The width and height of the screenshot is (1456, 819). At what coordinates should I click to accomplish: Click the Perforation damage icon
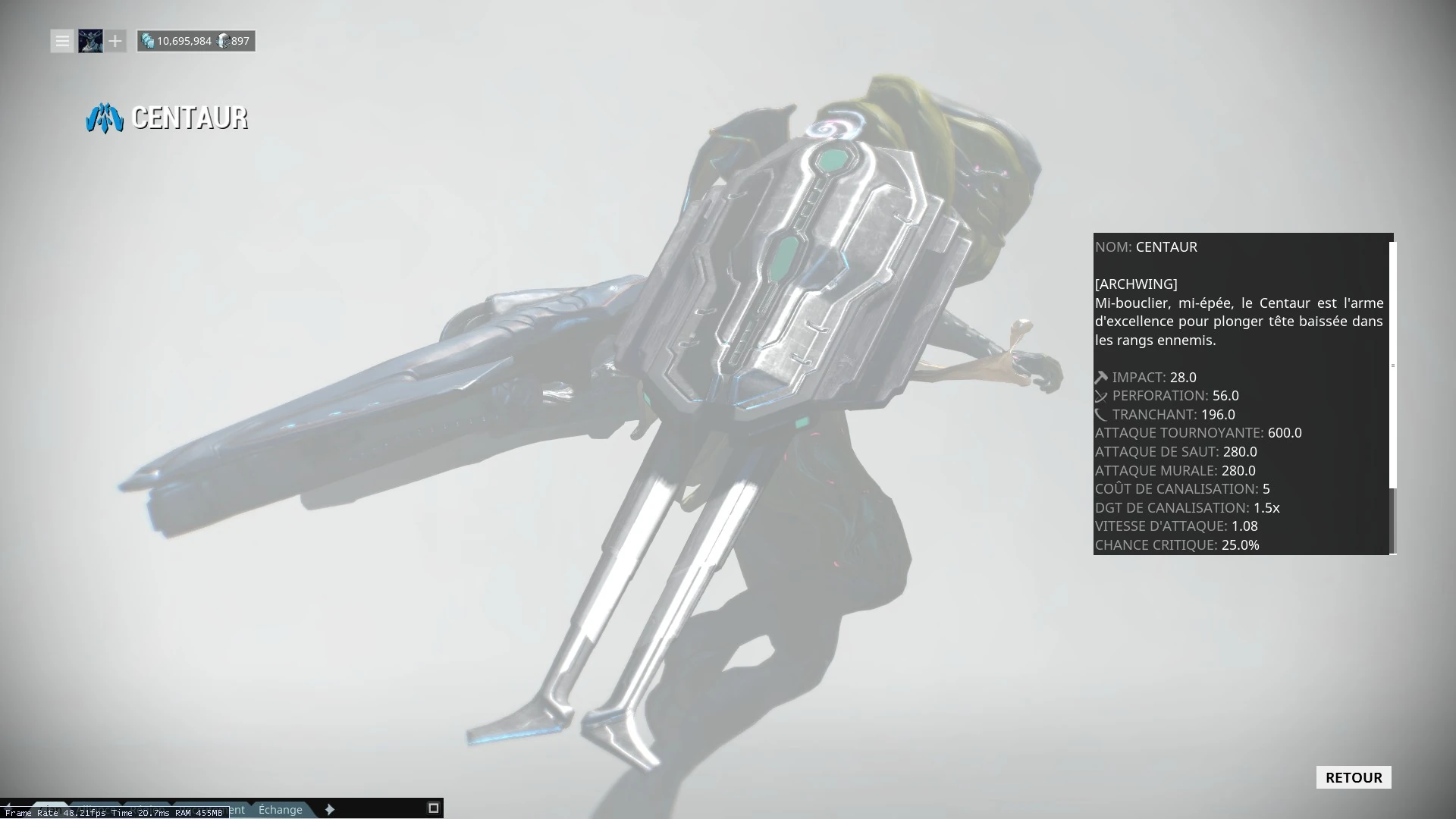(1100, 395)
